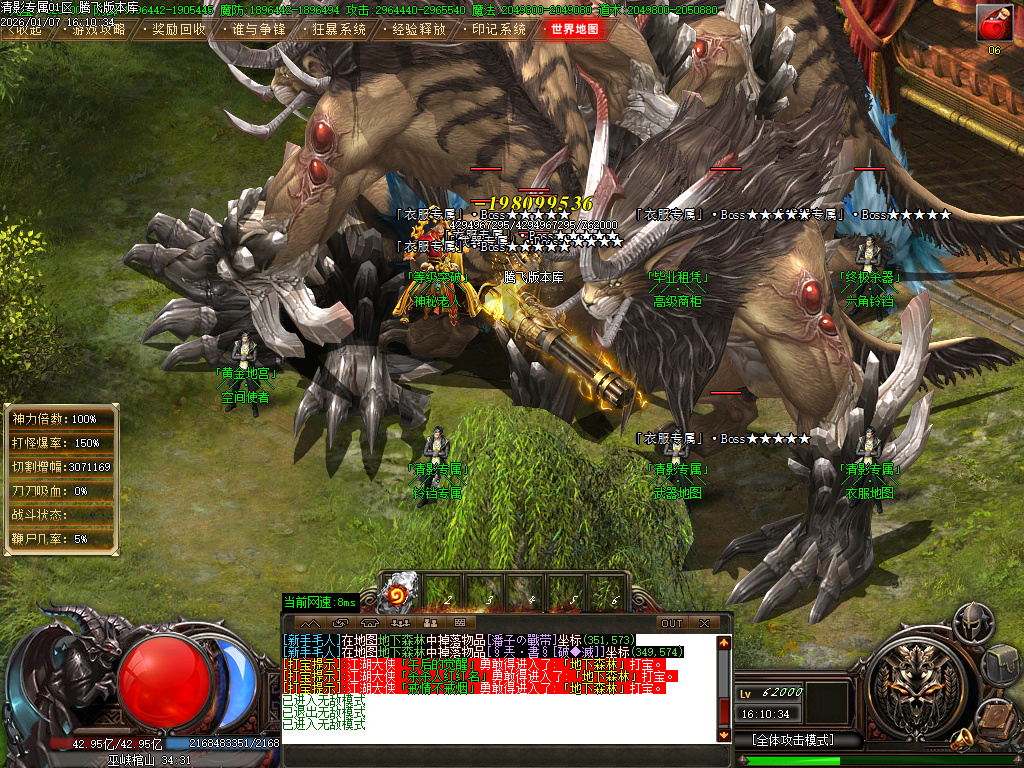
Task: Open the 印记系统 mark system menu
Action: (498, 30)
